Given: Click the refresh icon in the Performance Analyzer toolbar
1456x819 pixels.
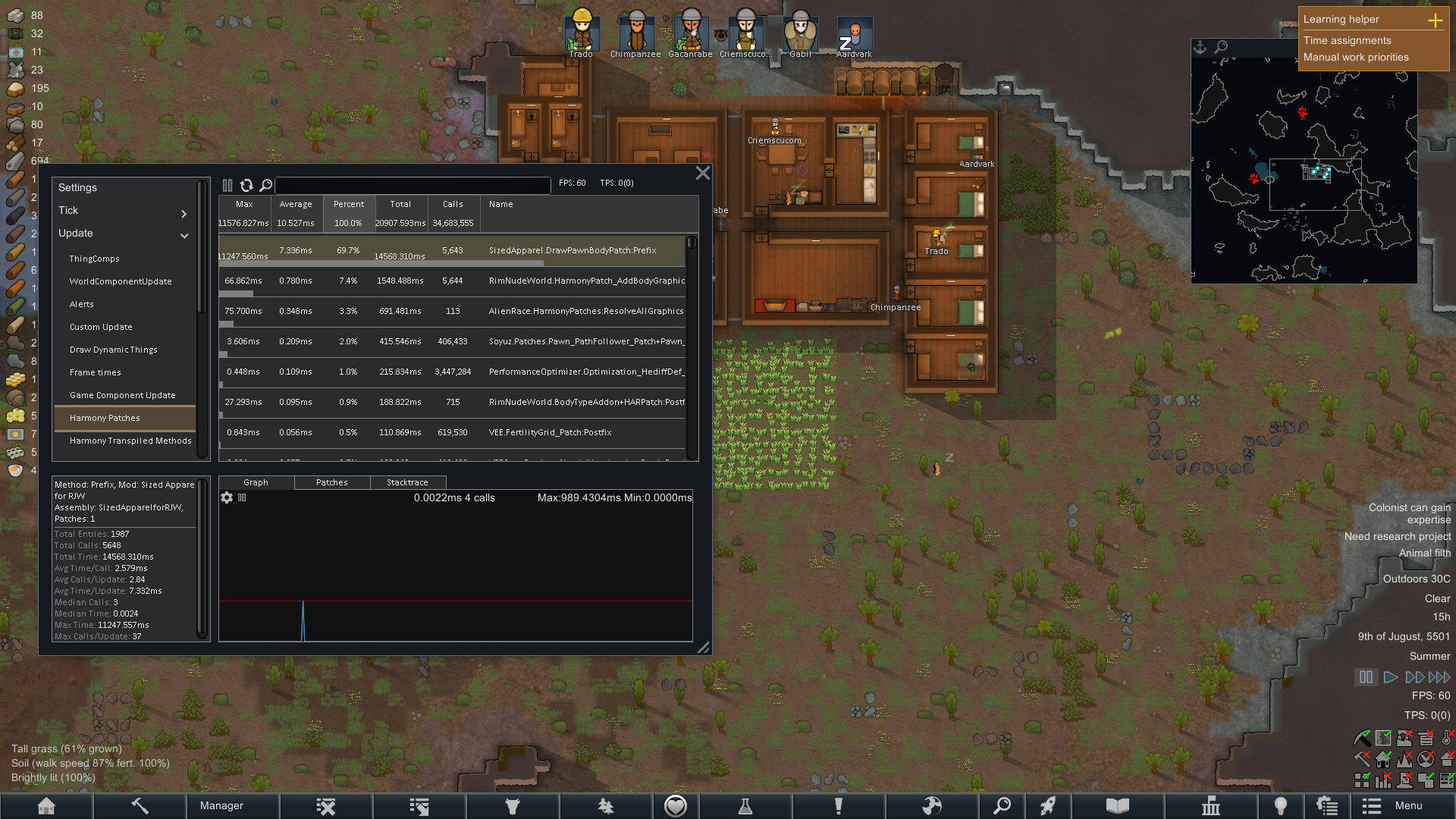Looking at the screenshot, I should (247, 185).
